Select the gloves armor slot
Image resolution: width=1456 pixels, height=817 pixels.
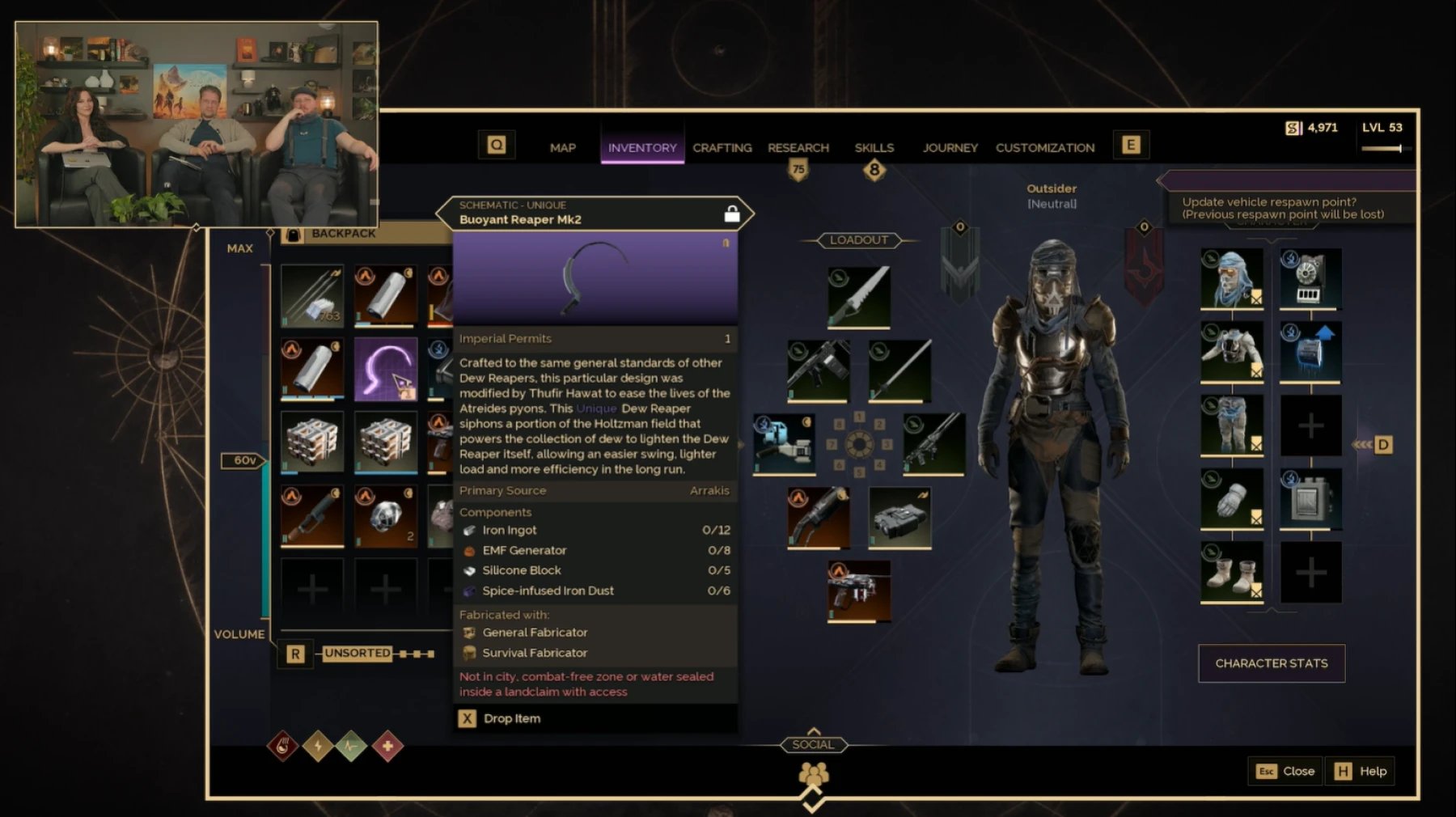(1231, 498)
